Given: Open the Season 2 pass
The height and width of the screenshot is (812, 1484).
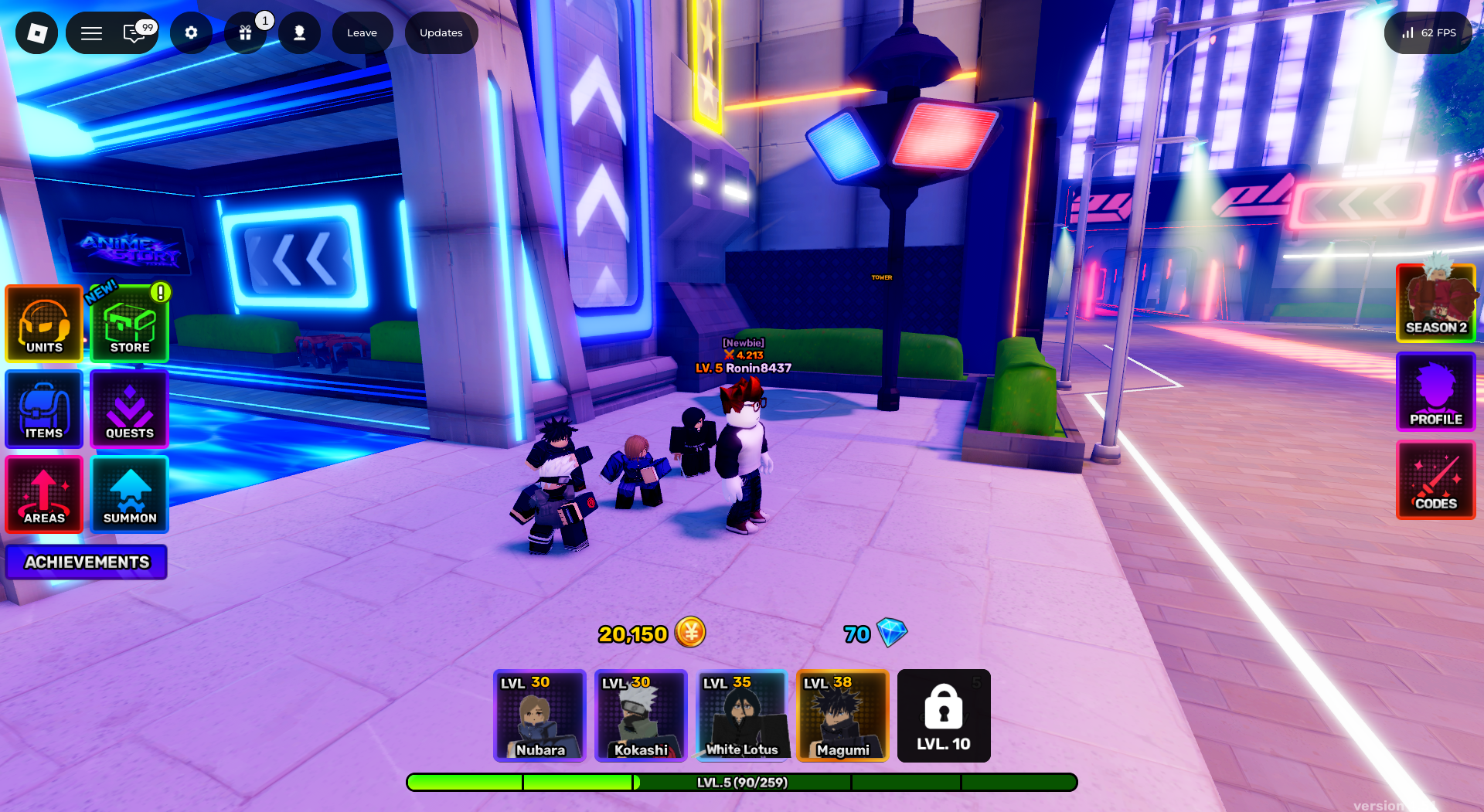Looking at the screenshot, I should tap(1435, 303).
